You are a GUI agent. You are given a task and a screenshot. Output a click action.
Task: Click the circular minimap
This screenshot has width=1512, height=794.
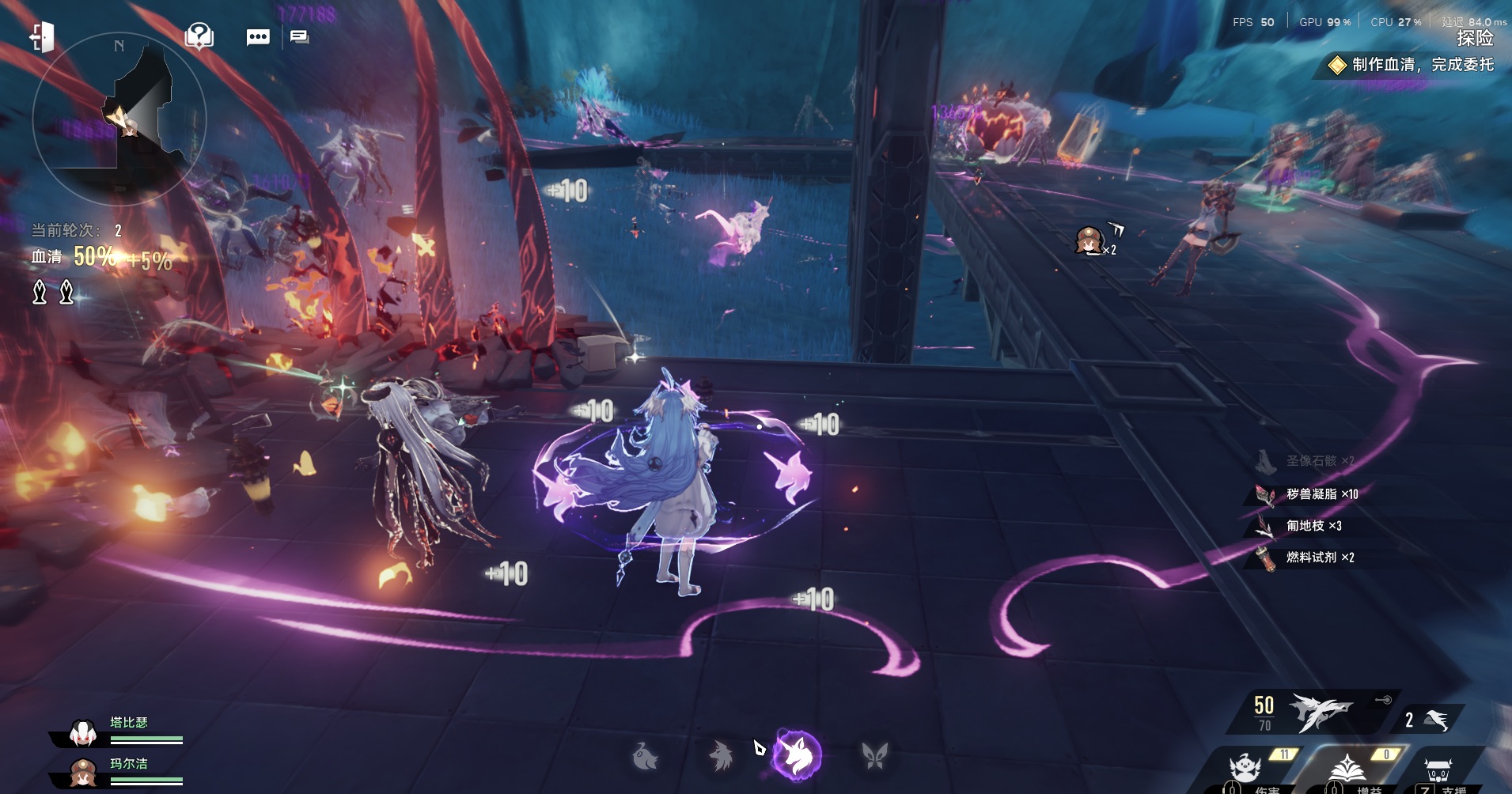(119, 119)
